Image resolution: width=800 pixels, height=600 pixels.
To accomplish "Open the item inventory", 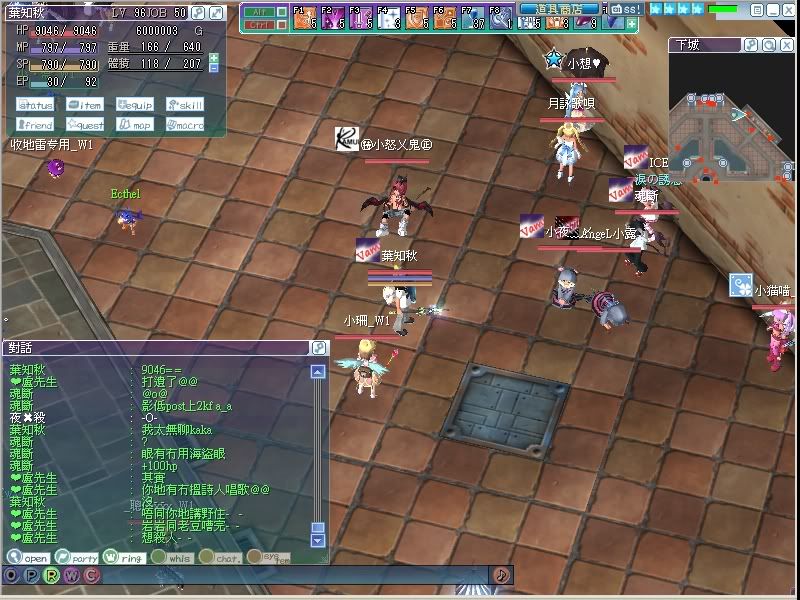I will click(x=84, y=104).
